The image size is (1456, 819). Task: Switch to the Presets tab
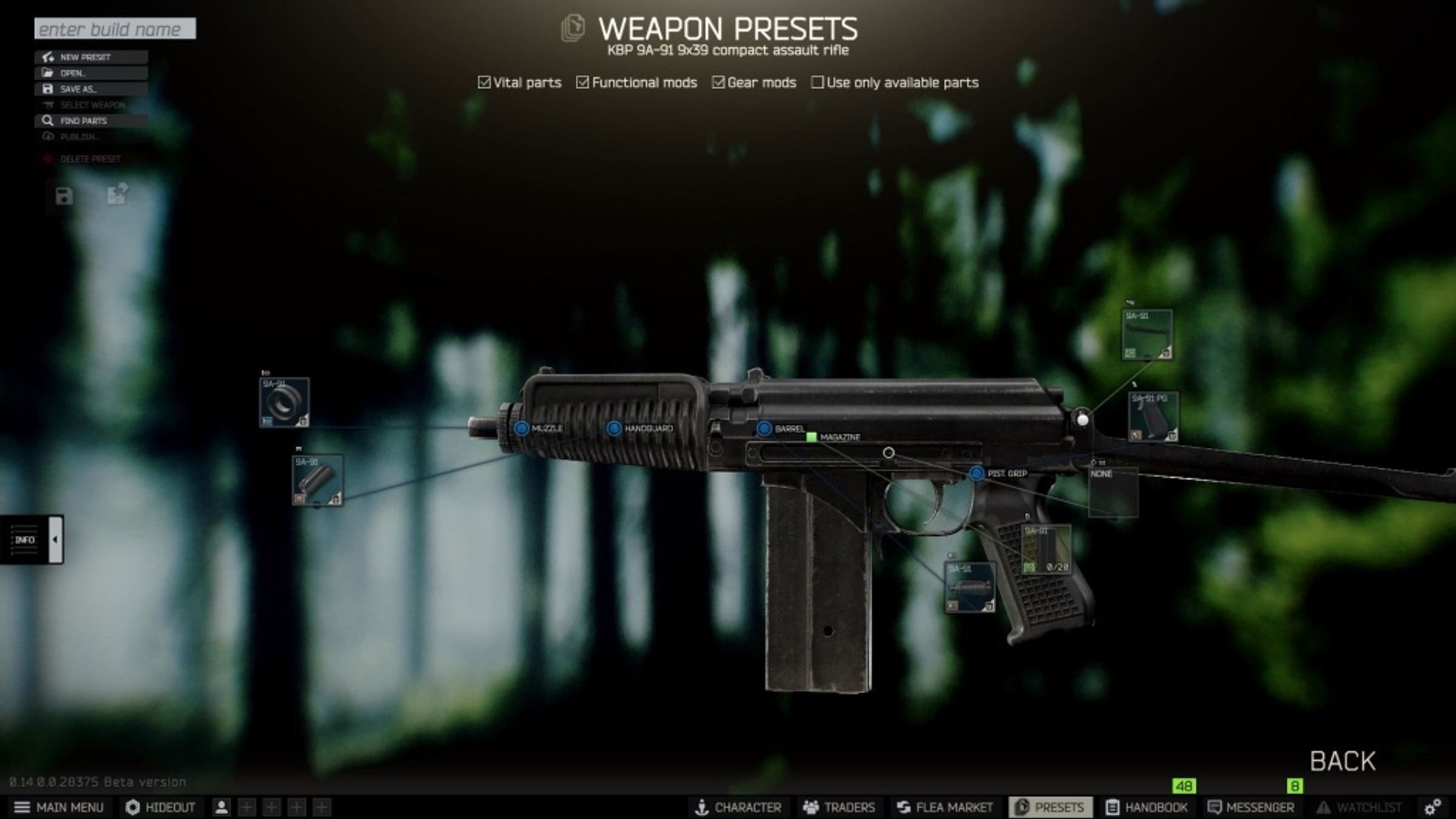pyautogui.click(x=1051, y=807)
